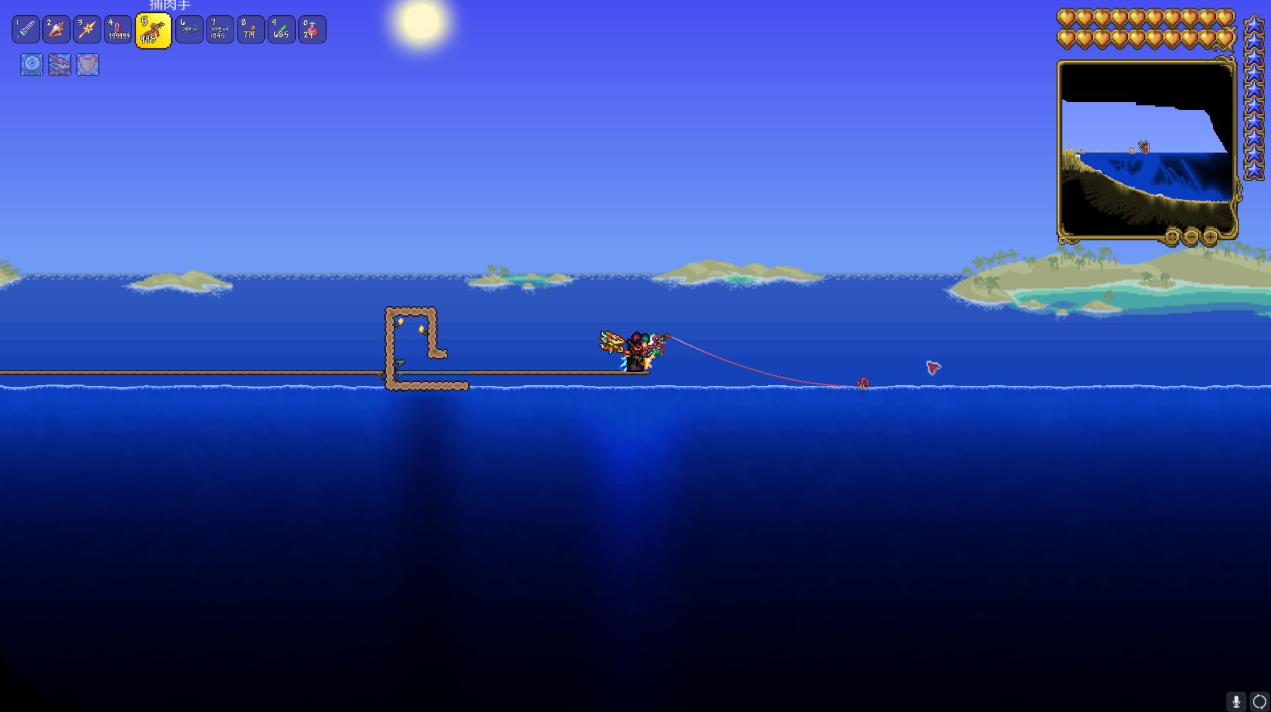1271x712 pixels.
Task: Toggle the microphone overlay button
Action: coord(1237,702)
